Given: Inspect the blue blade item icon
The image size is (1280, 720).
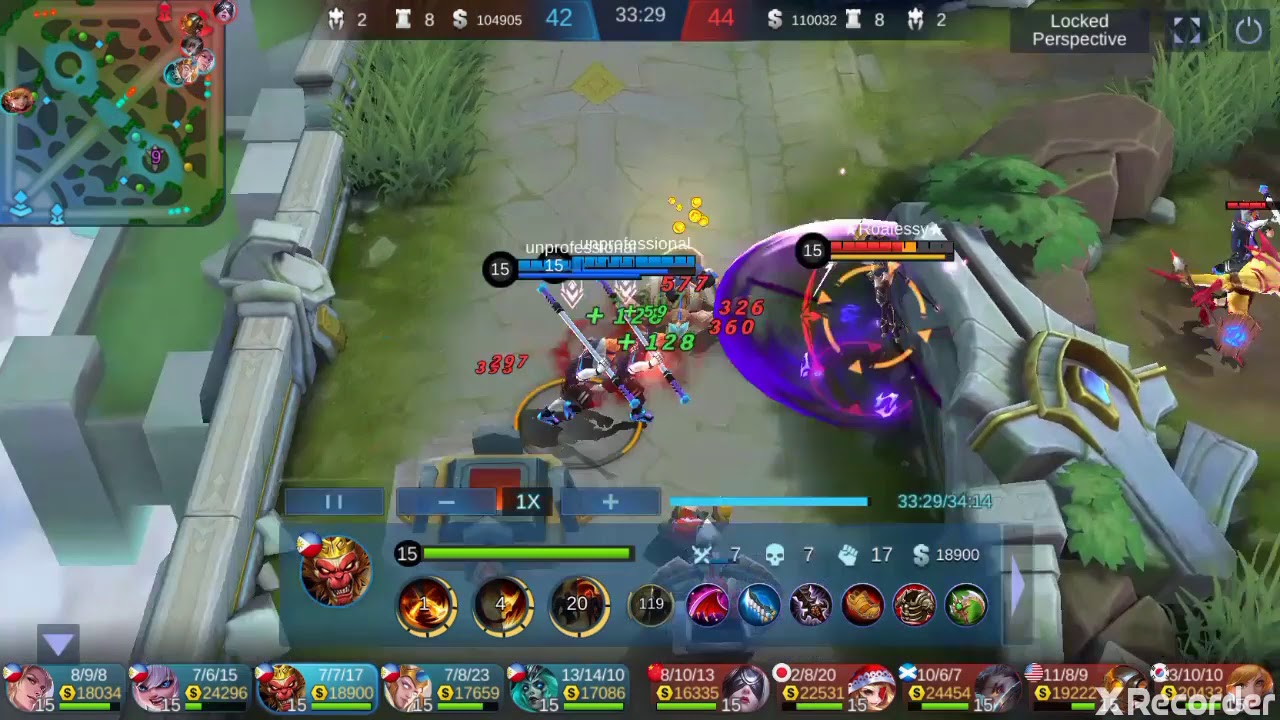Looking at the screenshot, I should point(762,604).
